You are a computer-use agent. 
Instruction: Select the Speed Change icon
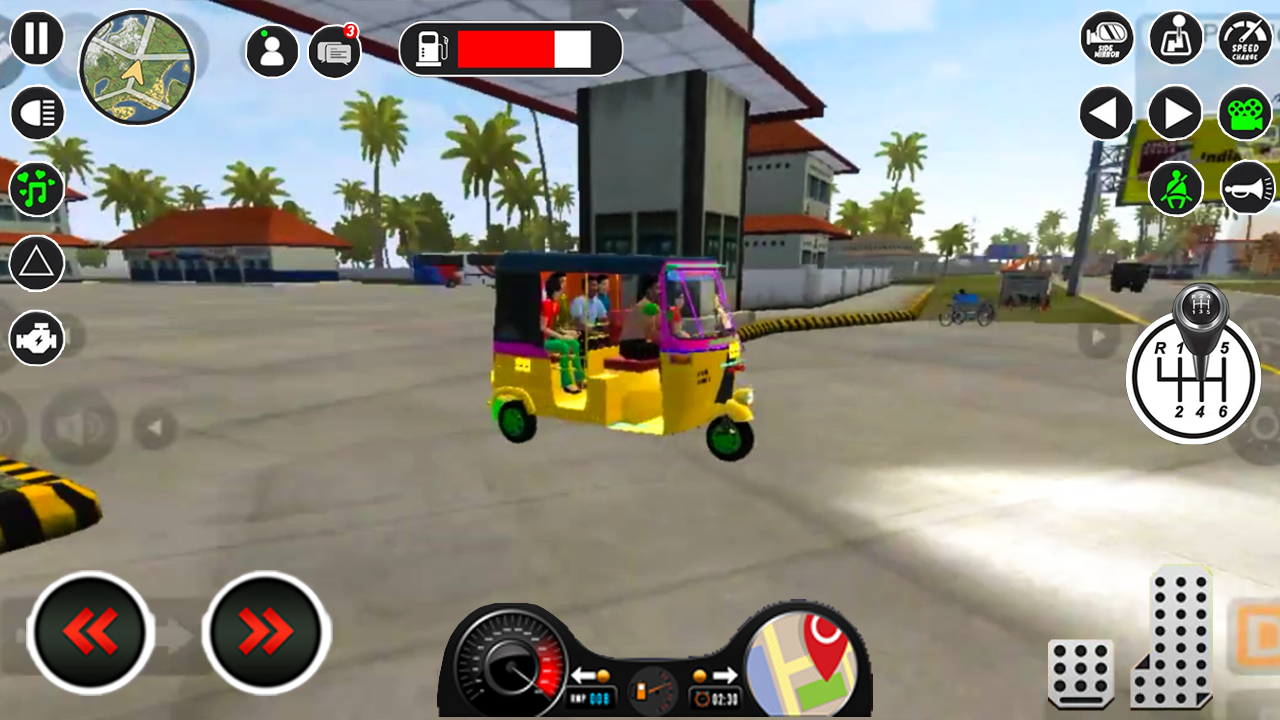pos(1243,38)
